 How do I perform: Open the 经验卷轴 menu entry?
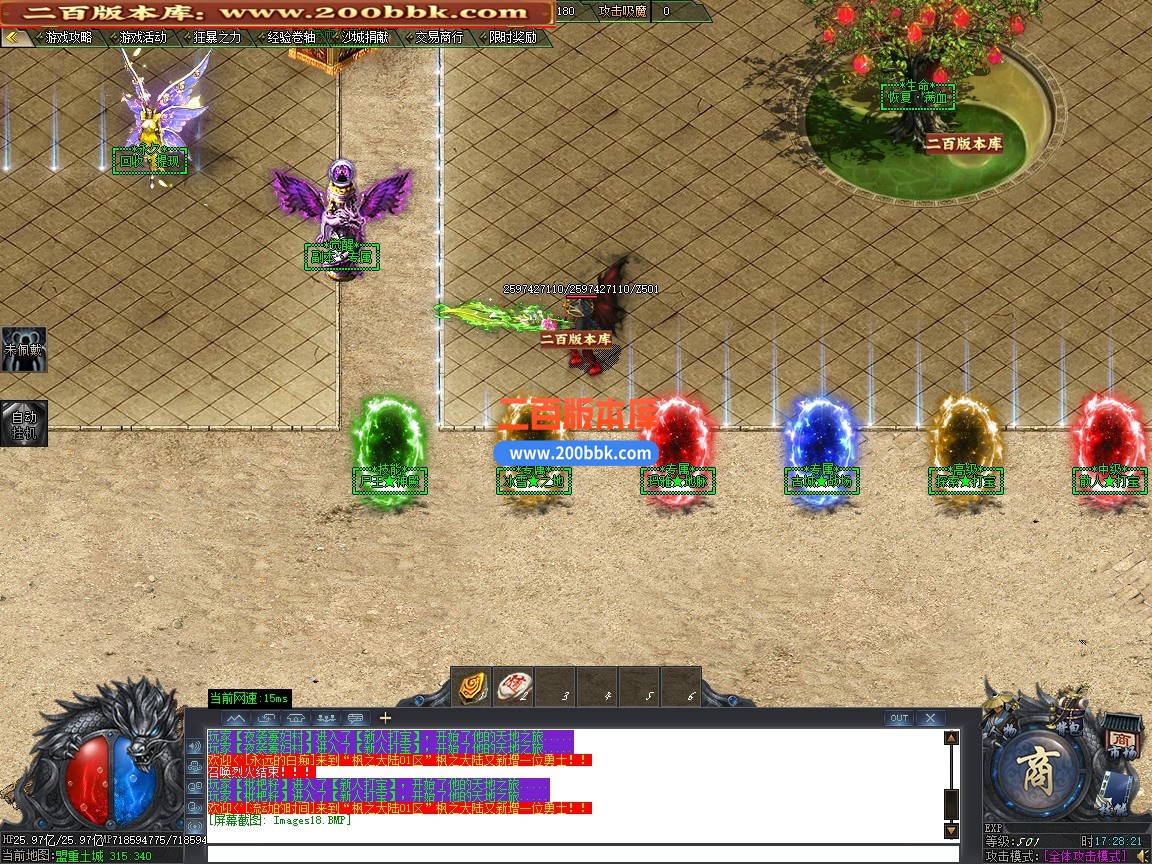point(291,37)
